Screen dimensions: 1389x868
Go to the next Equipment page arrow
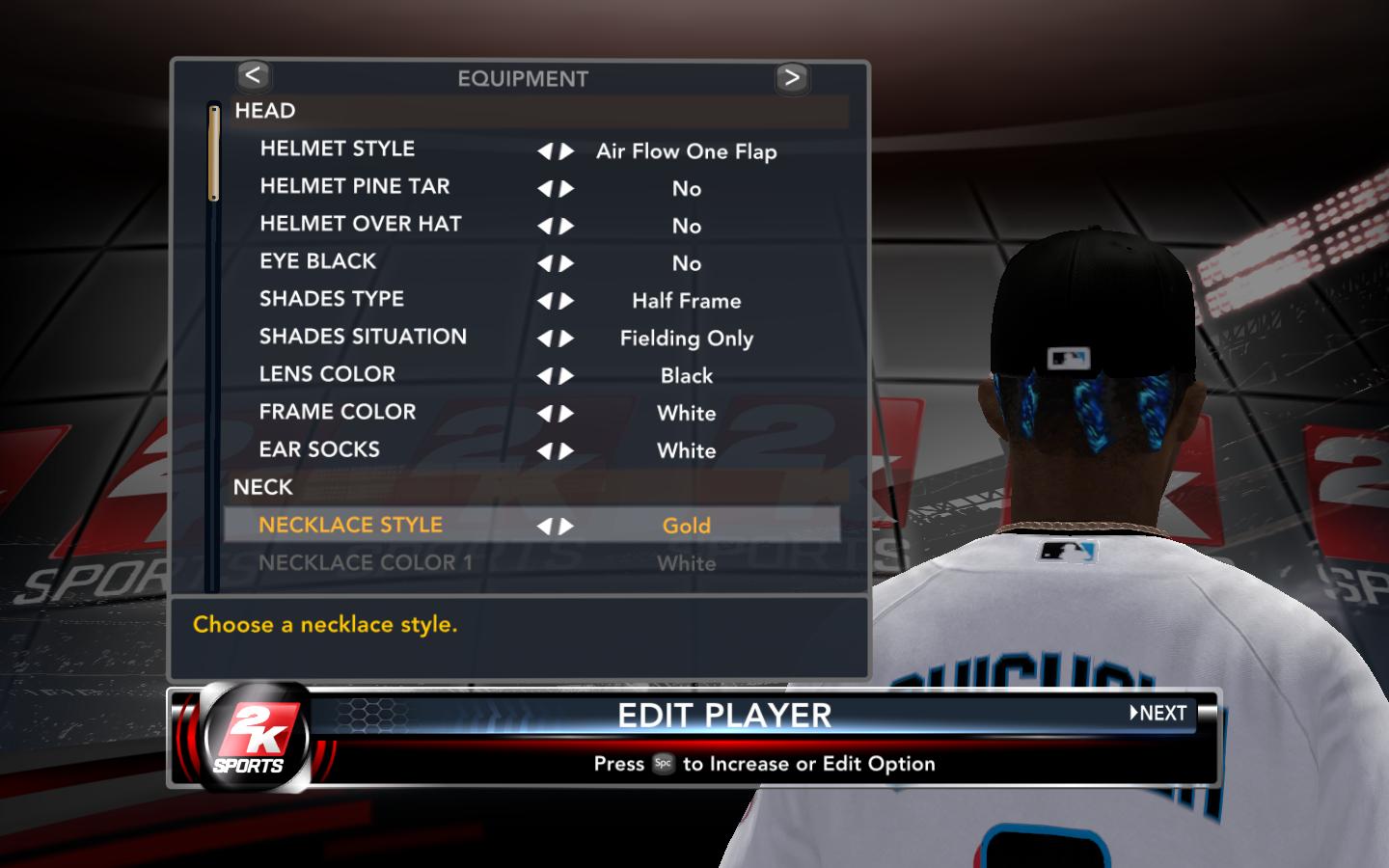(791, 77)
